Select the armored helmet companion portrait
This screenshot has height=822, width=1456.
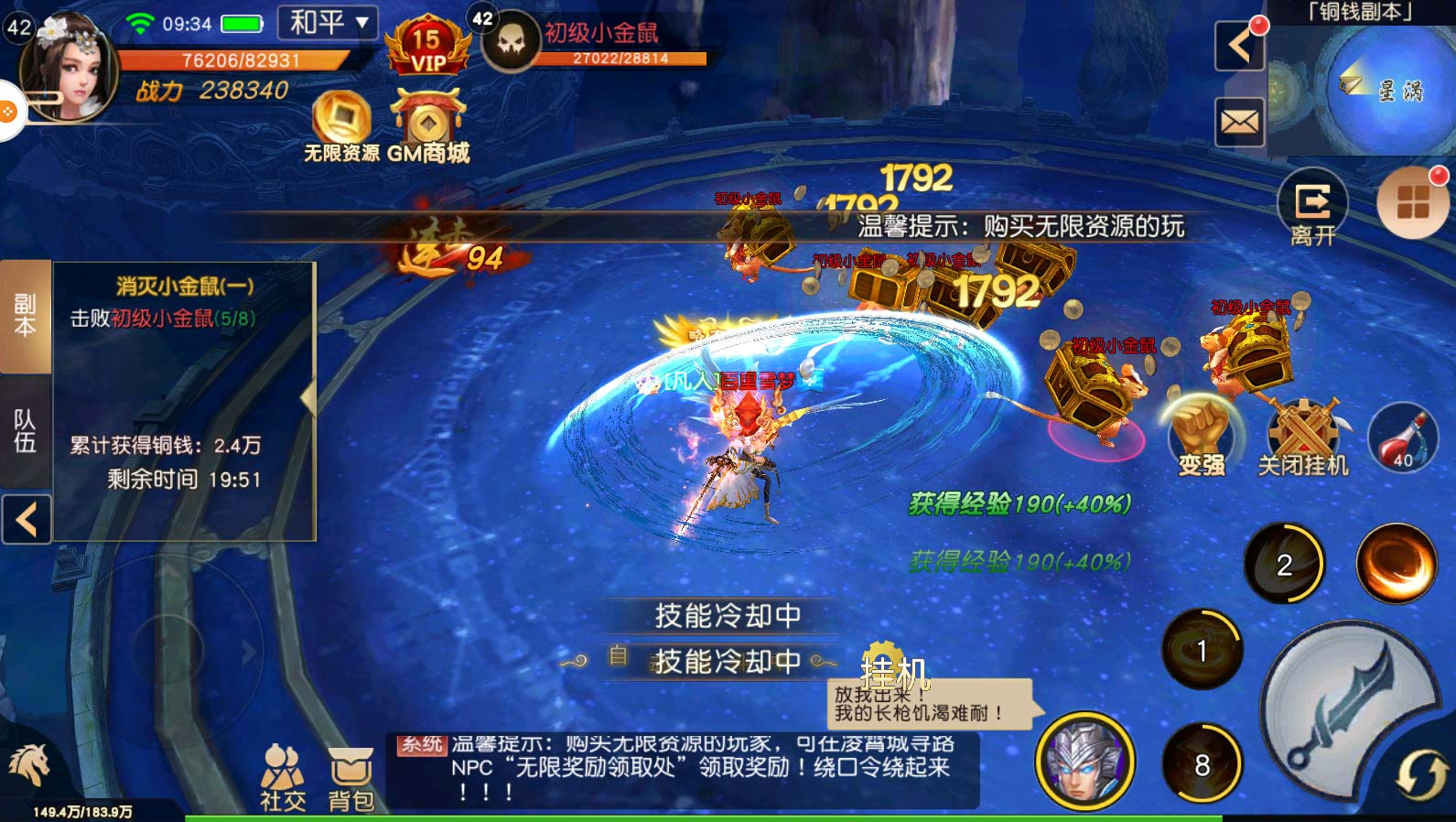click(x=1084, y=760)
